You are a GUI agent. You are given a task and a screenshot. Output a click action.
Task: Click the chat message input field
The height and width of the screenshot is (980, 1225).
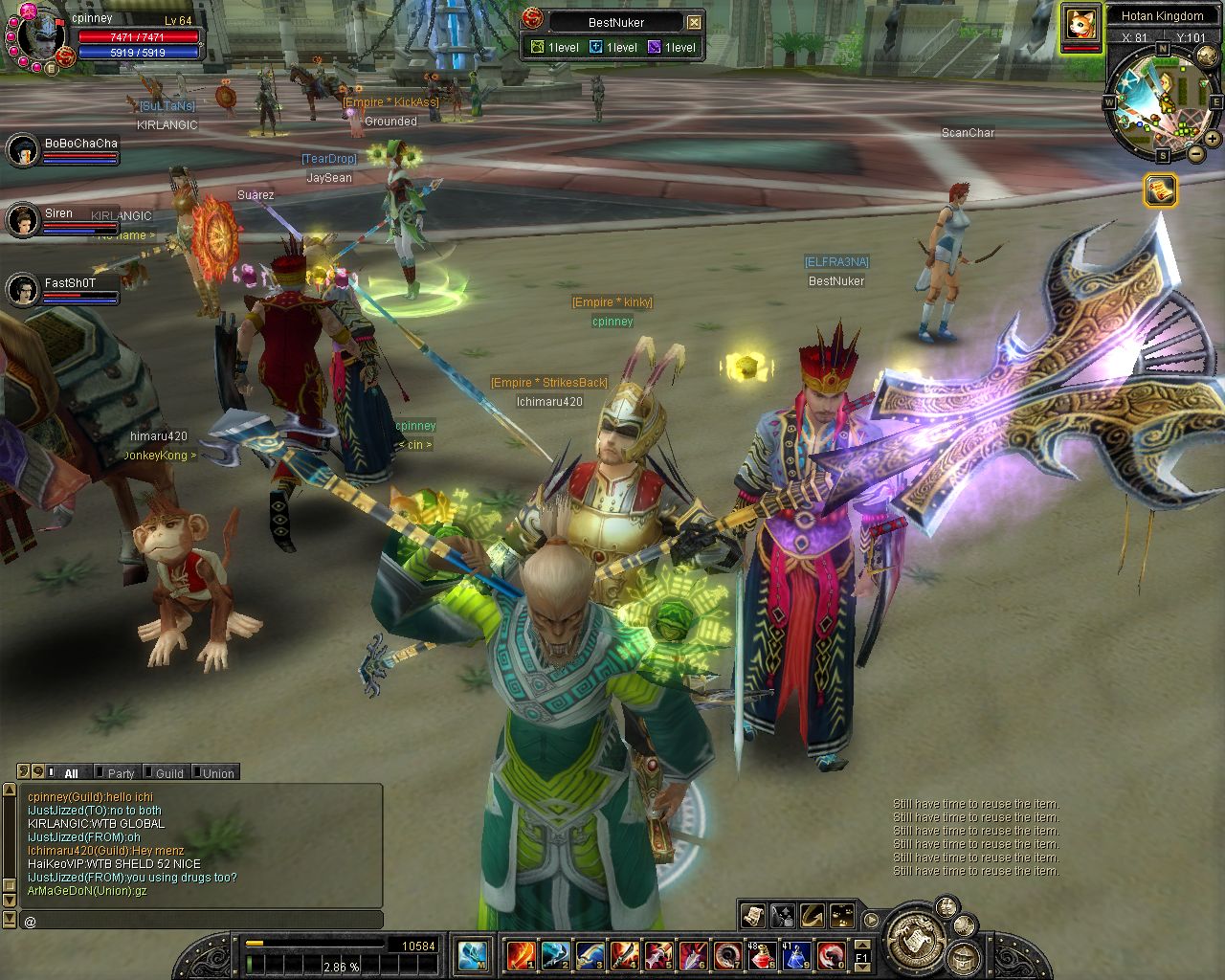201,921
